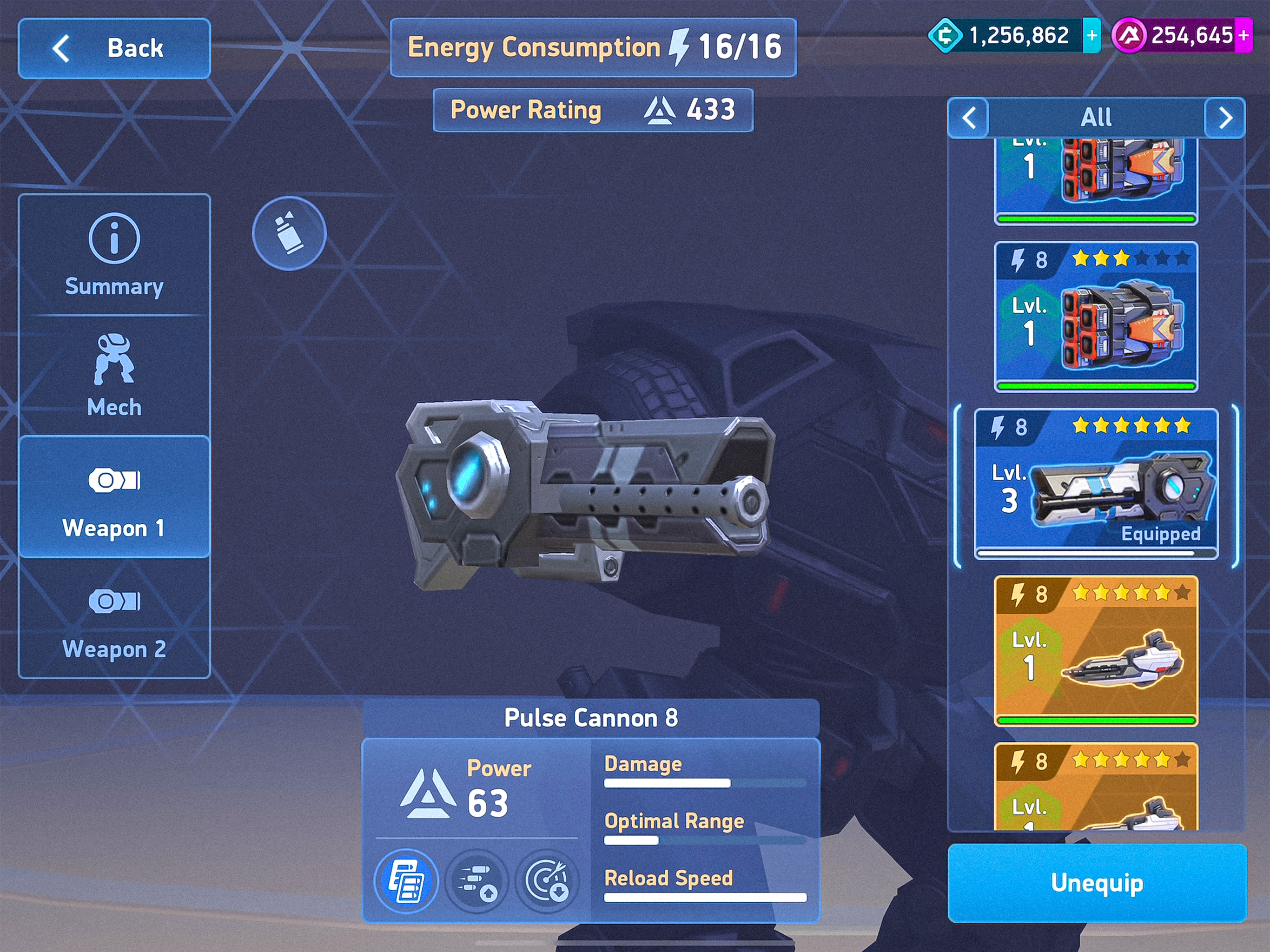Show the weapon stats list view
Image resolution: width=1270 pixels, height=952 pixels.
(406, 881)
